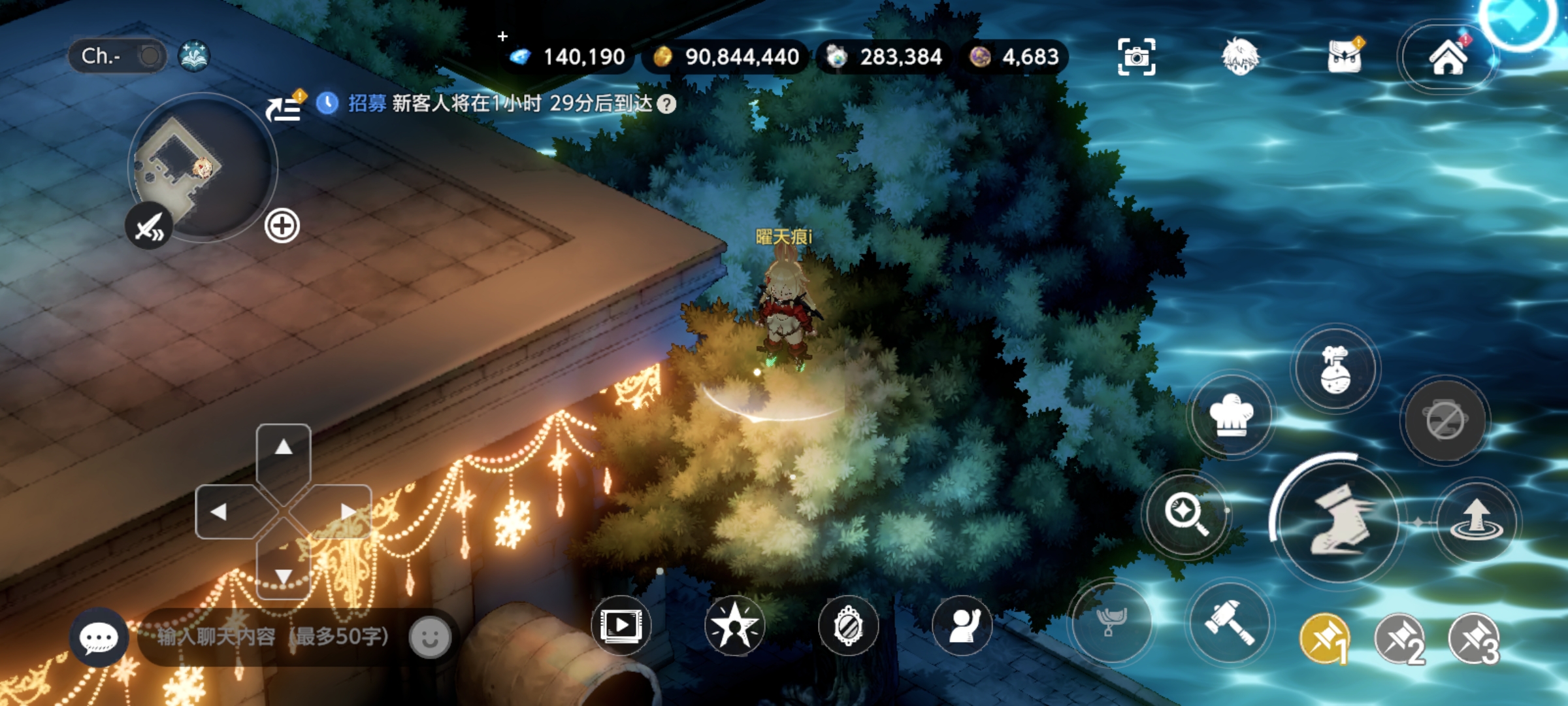Image resolution: width=1568 pixels, height=706 pixels.
Task: Activate the screenshot camera mode
Action: (x=1136, y=57)
